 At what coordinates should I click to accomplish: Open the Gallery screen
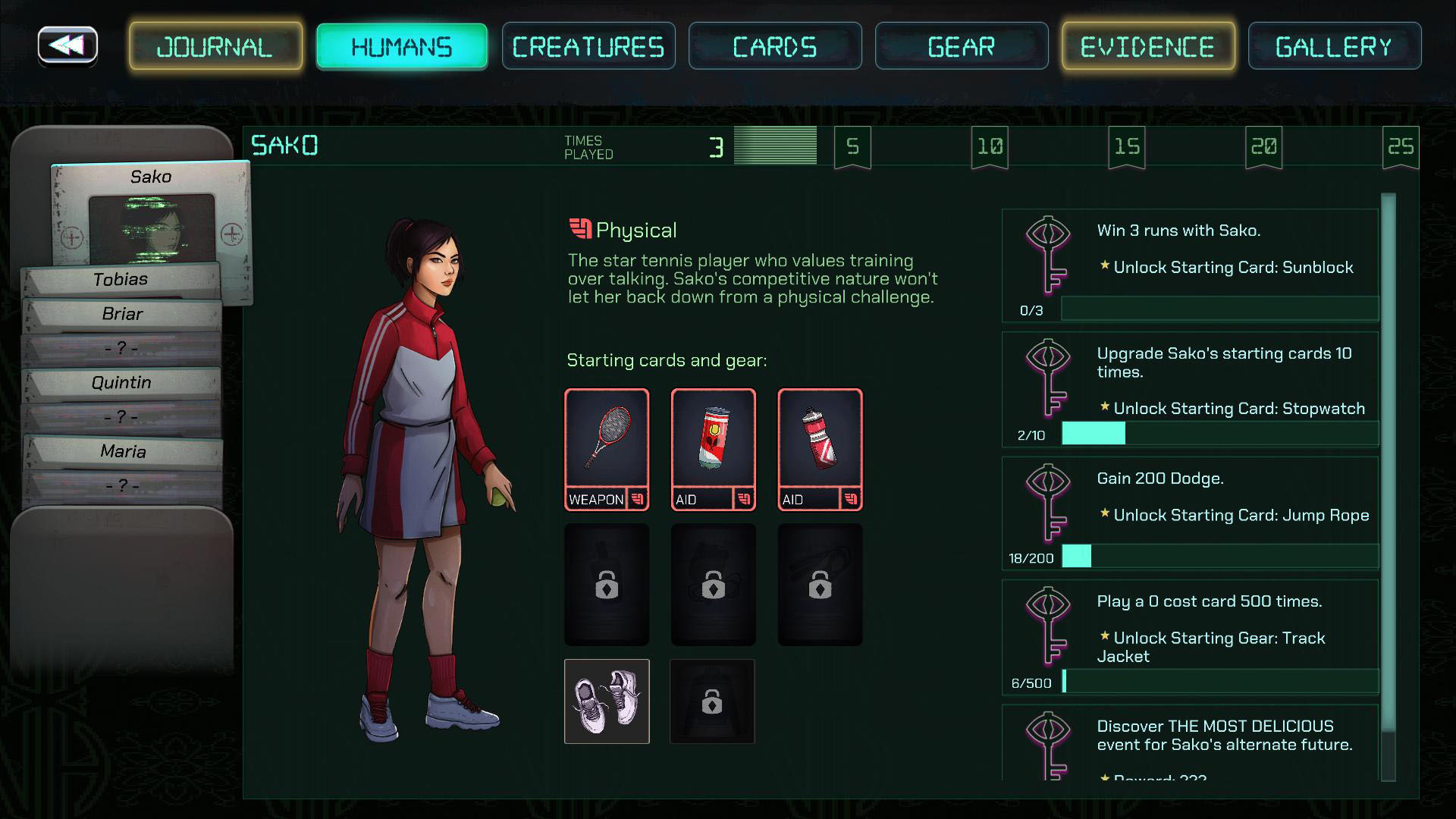coord(1334,45)
